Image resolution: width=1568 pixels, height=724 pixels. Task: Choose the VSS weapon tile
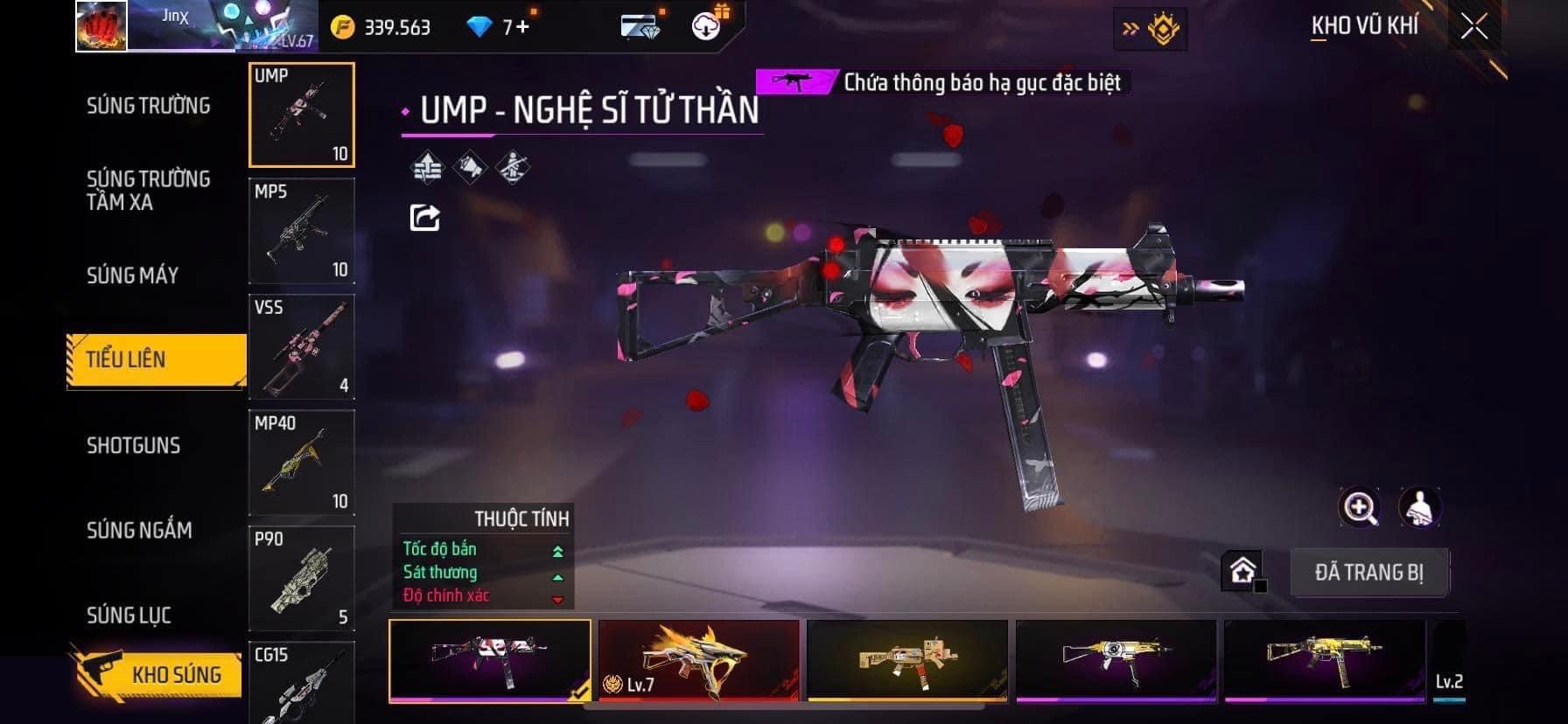(x=302, y=347)
